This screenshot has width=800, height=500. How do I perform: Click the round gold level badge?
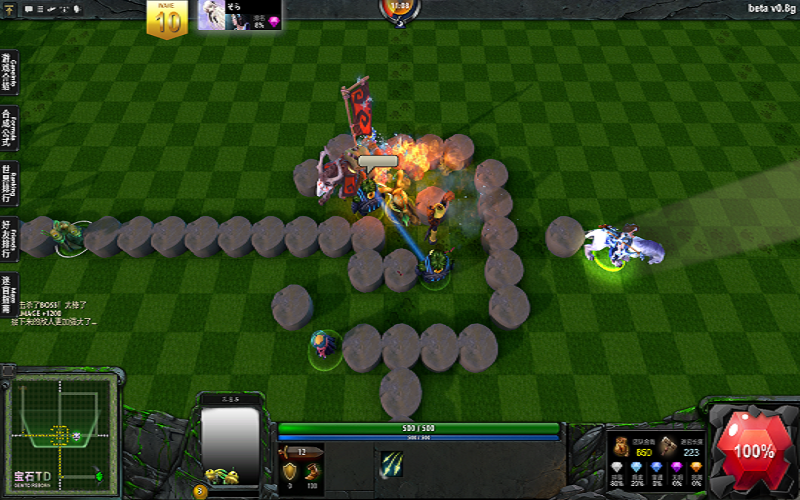point(200,491)
